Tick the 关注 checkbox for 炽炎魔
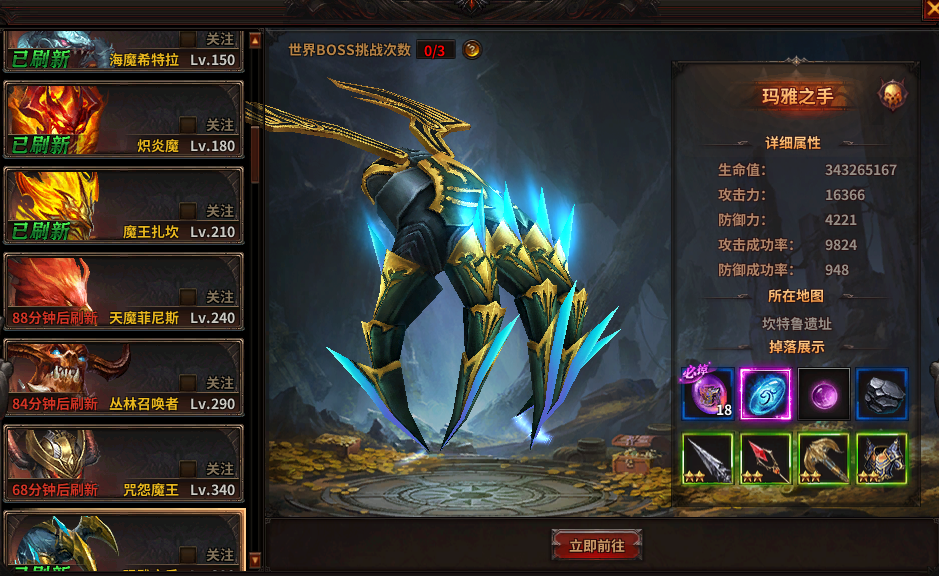 click(x=188, y=125)
